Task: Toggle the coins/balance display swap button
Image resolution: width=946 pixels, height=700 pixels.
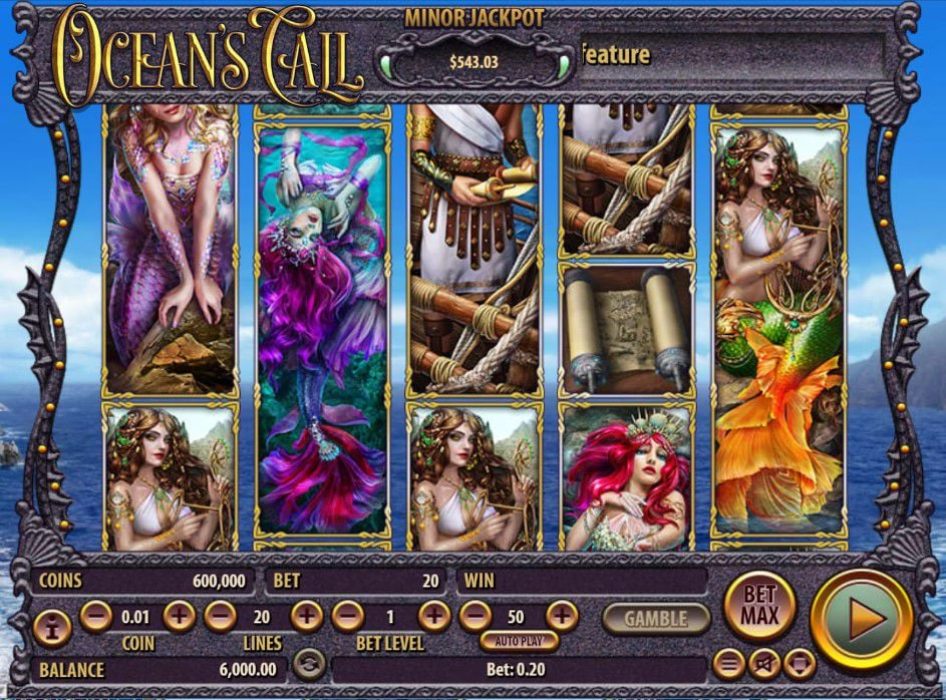Action: (x=310, y=664)
